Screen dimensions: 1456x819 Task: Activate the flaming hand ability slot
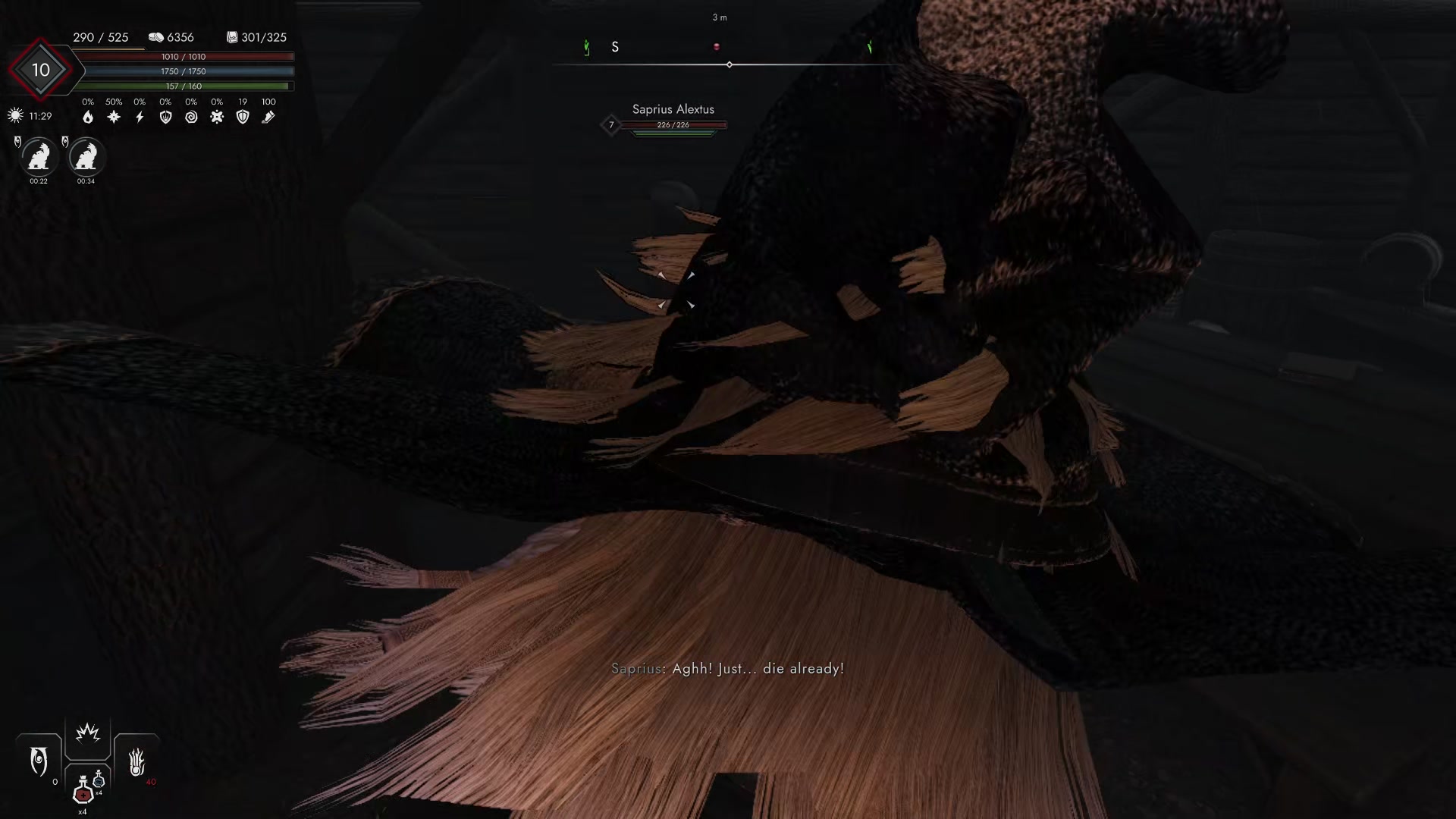(x=135, y=761)
